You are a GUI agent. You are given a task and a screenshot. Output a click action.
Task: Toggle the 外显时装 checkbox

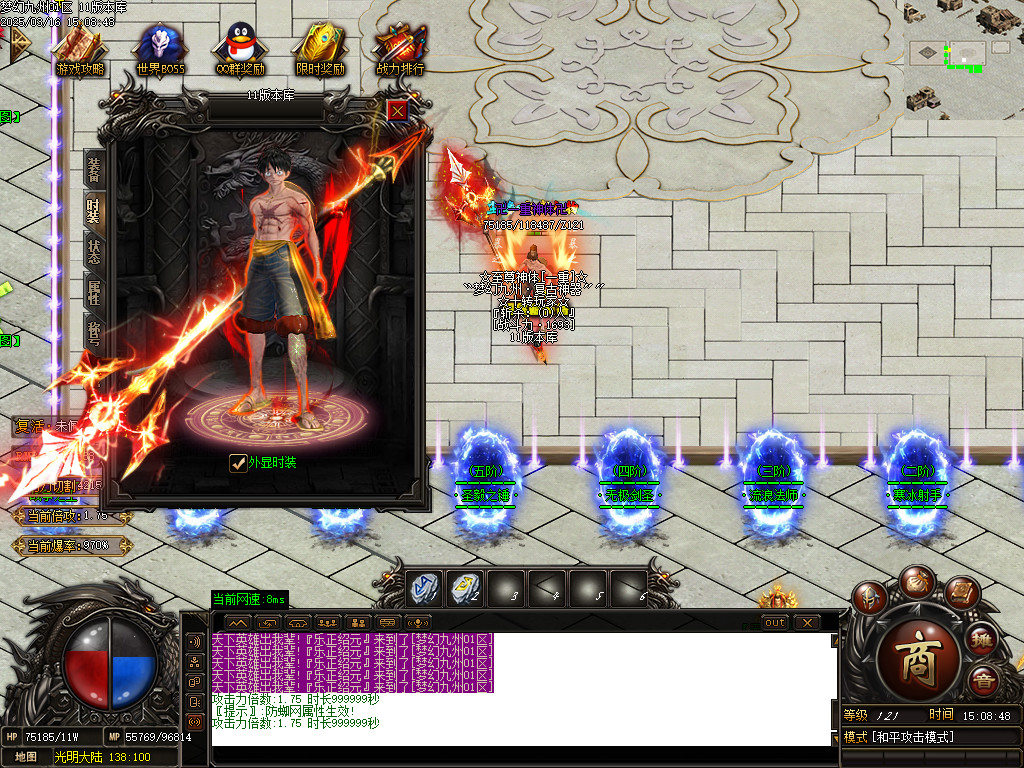click(x=238, y=462)
